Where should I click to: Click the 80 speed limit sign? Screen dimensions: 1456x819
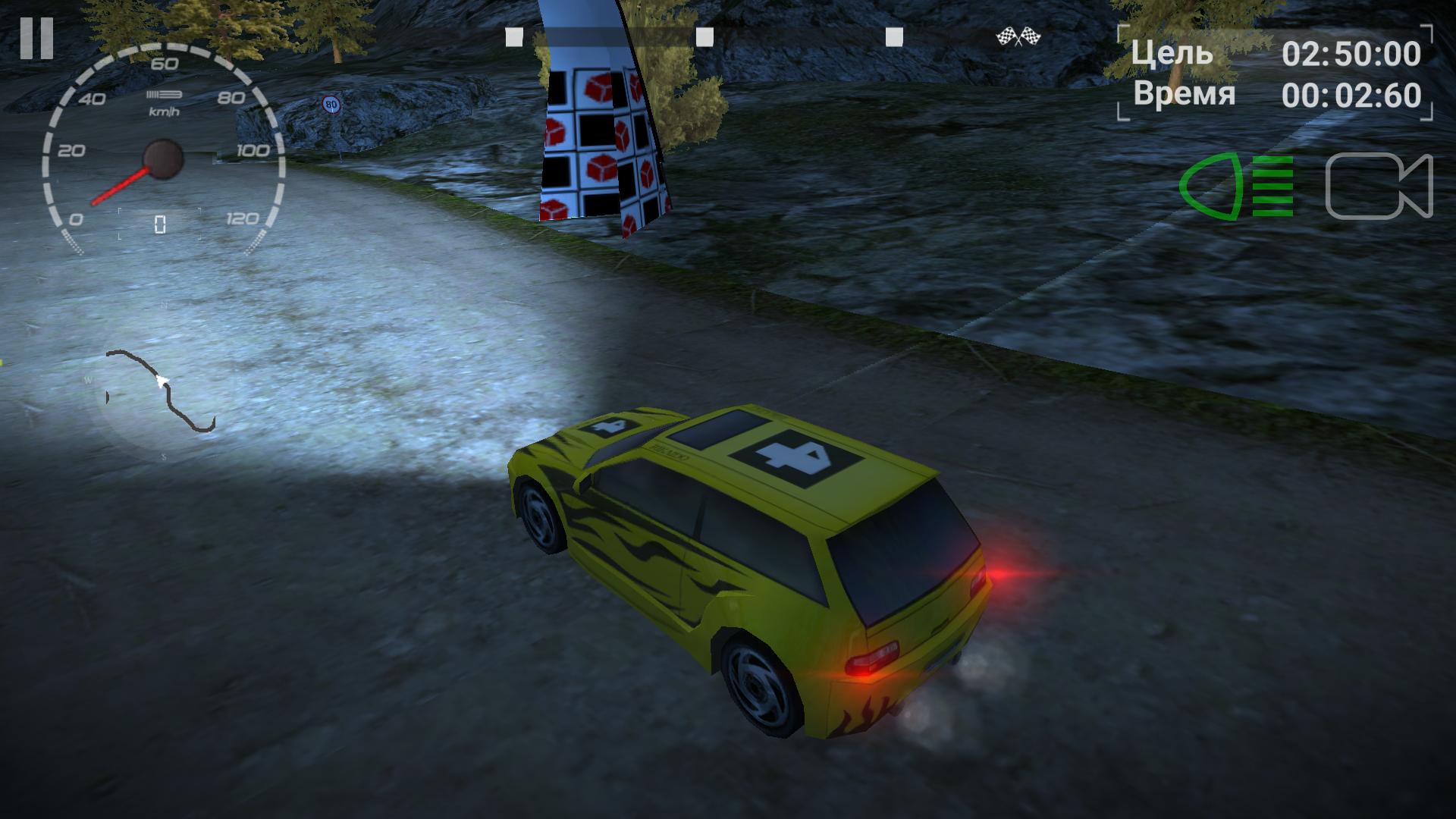point(331,103)
